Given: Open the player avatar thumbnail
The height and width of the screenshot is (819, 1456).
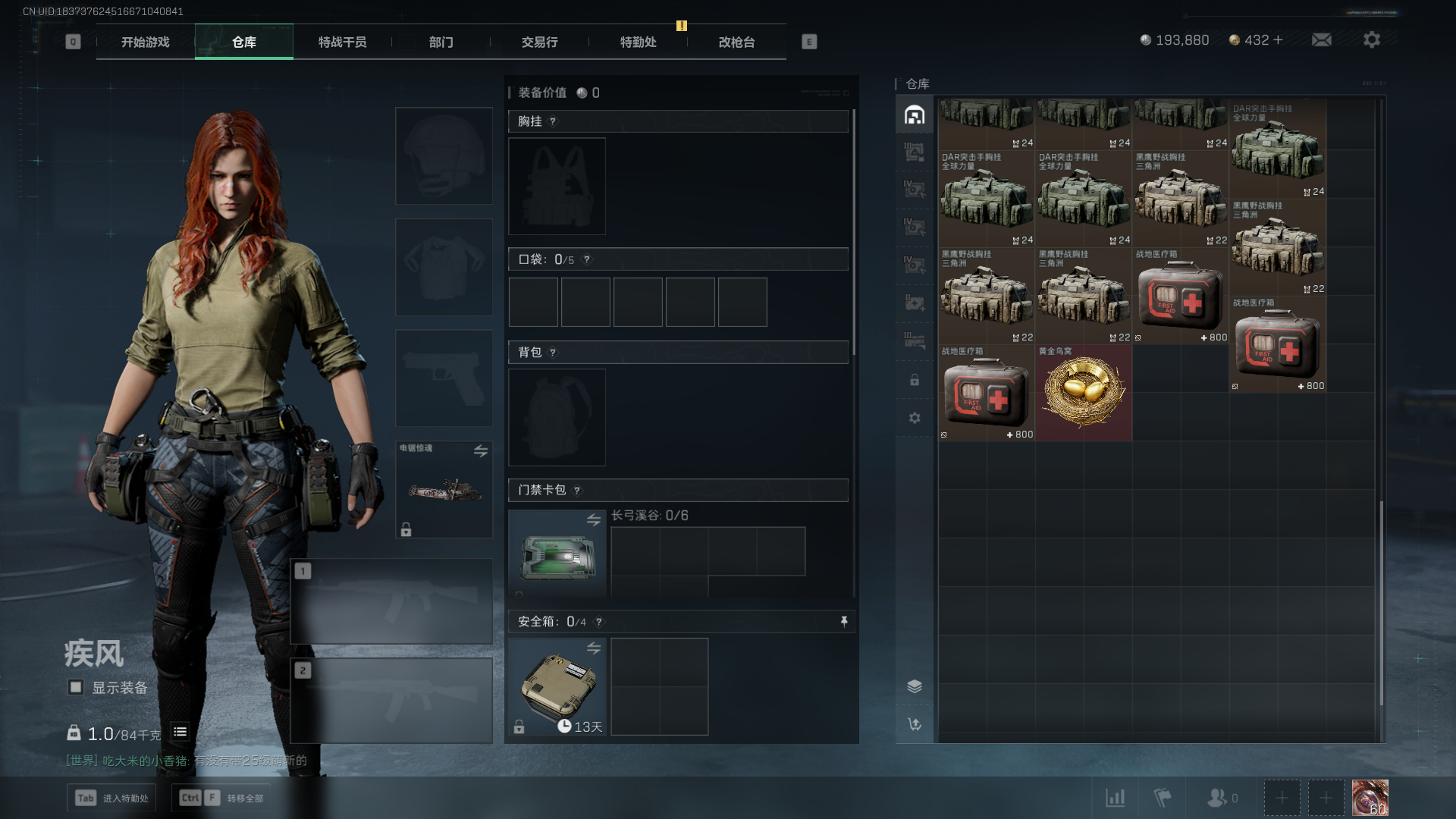Looking at the screenshot, I should pos(1370,798).
